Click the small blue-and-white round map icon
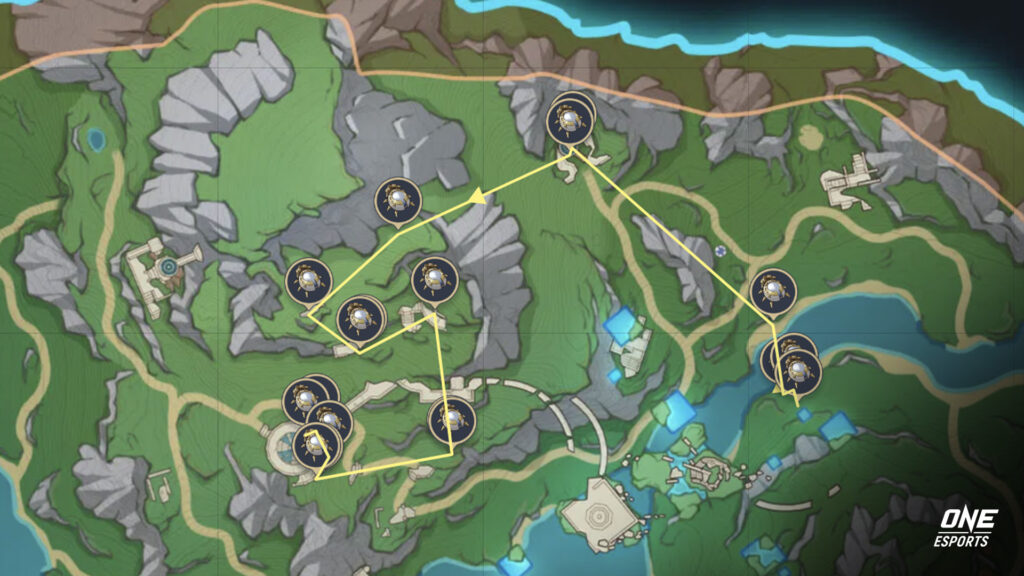The image size is (1024, 576). coord(721,249)
